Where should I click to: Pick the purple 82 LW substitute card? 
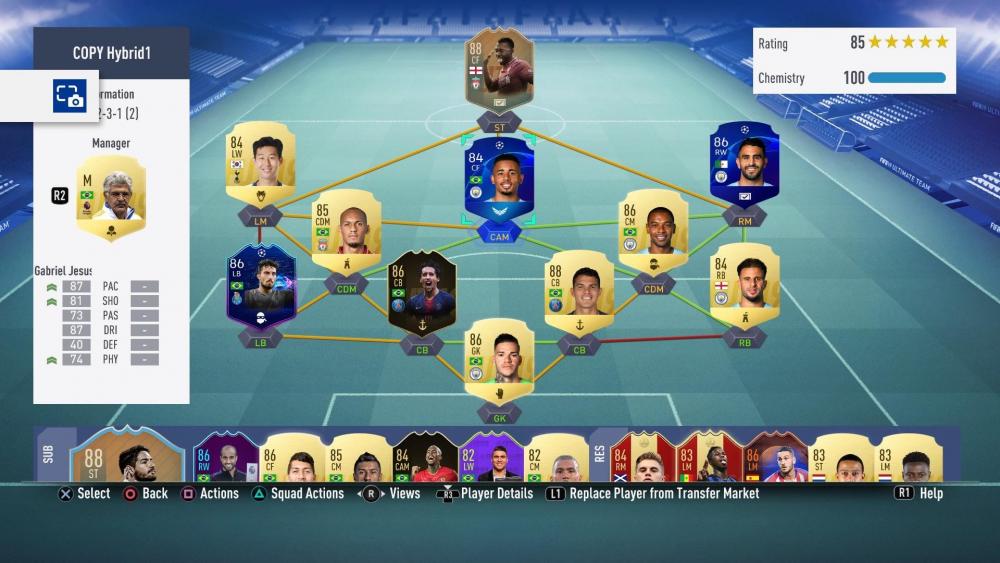click(490, 461)
